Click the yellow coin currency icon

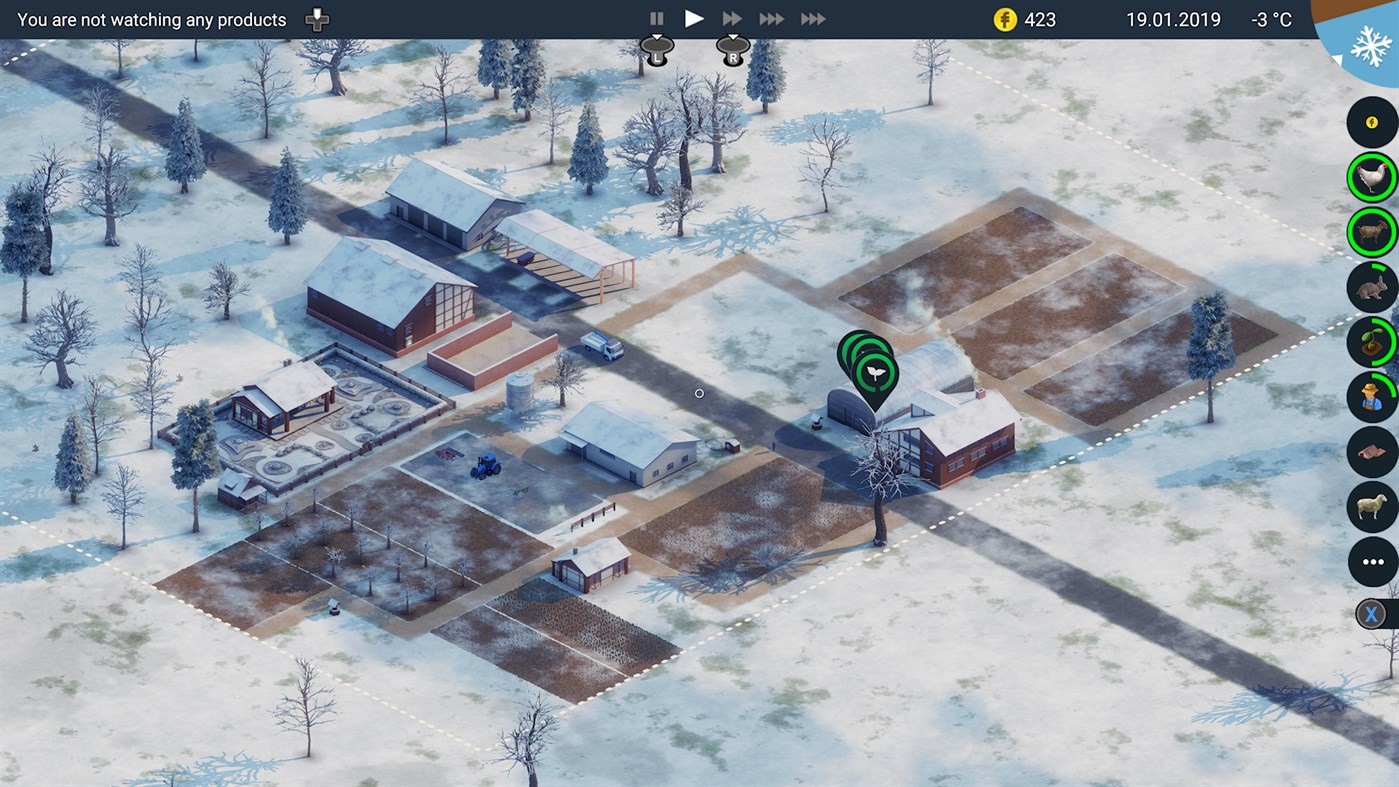click(x=1004, y=18)
